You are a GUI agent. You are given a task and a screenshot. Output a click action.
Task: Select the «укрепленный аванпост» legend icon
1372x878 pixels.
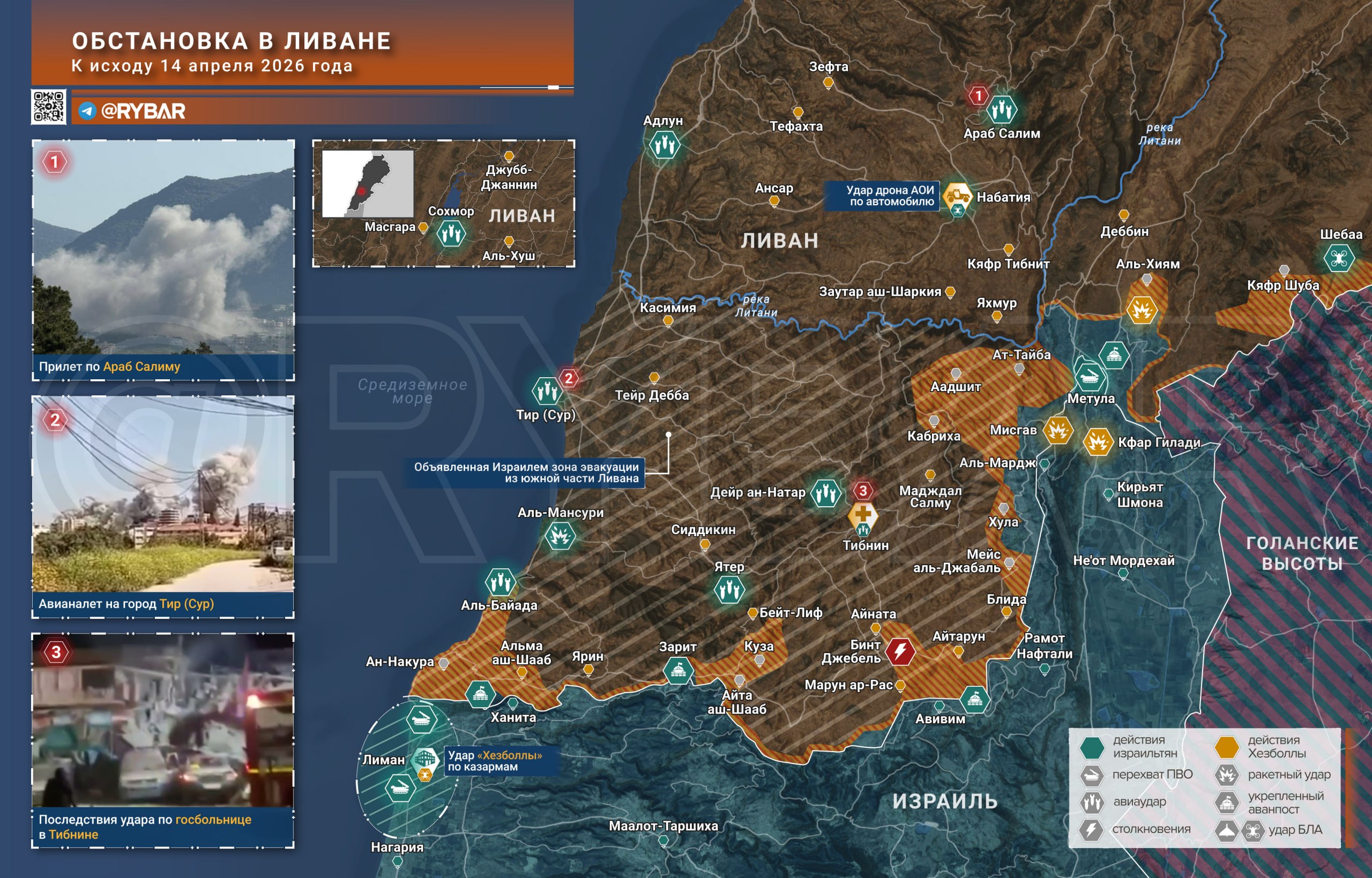(x=1227, y=802)
